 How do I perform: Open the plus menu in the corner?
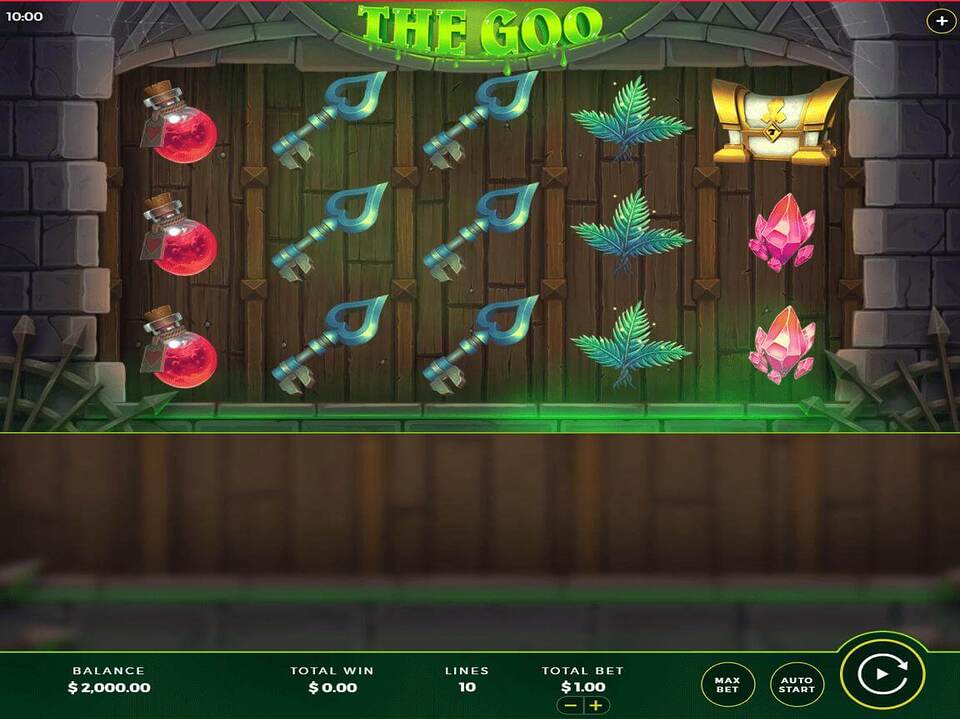tap(941, 20)
